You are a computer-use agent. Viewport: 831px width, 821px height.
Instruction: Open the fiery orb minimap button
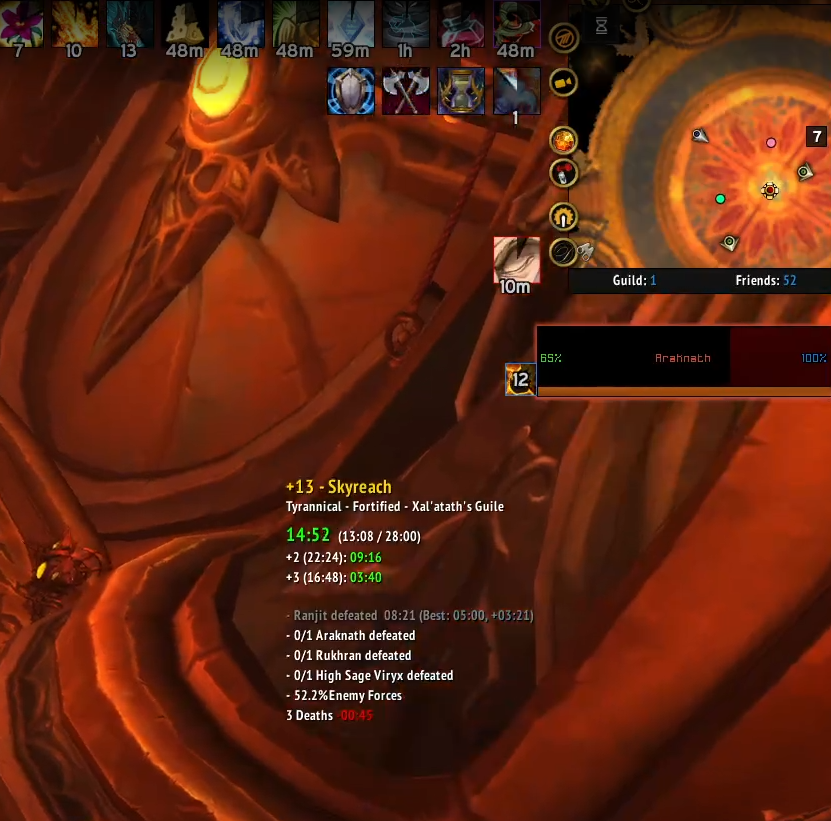point(564,139)
